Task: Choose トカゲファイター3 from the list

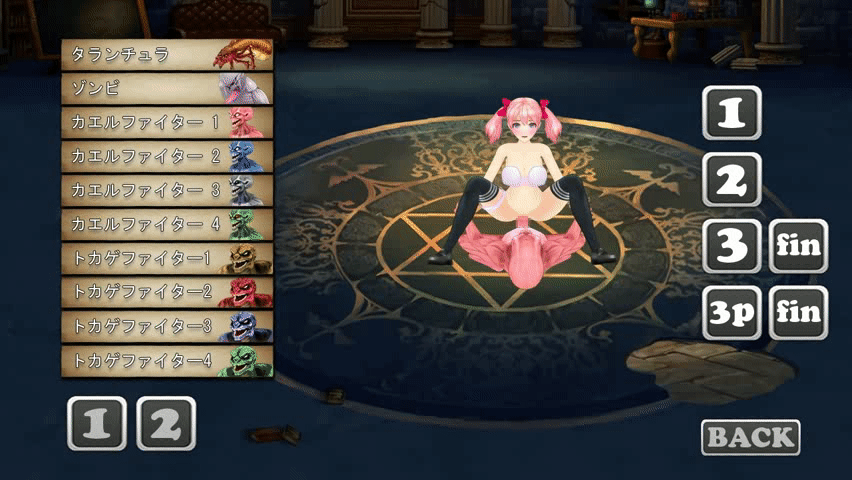Action: click(x=166, y=326)
